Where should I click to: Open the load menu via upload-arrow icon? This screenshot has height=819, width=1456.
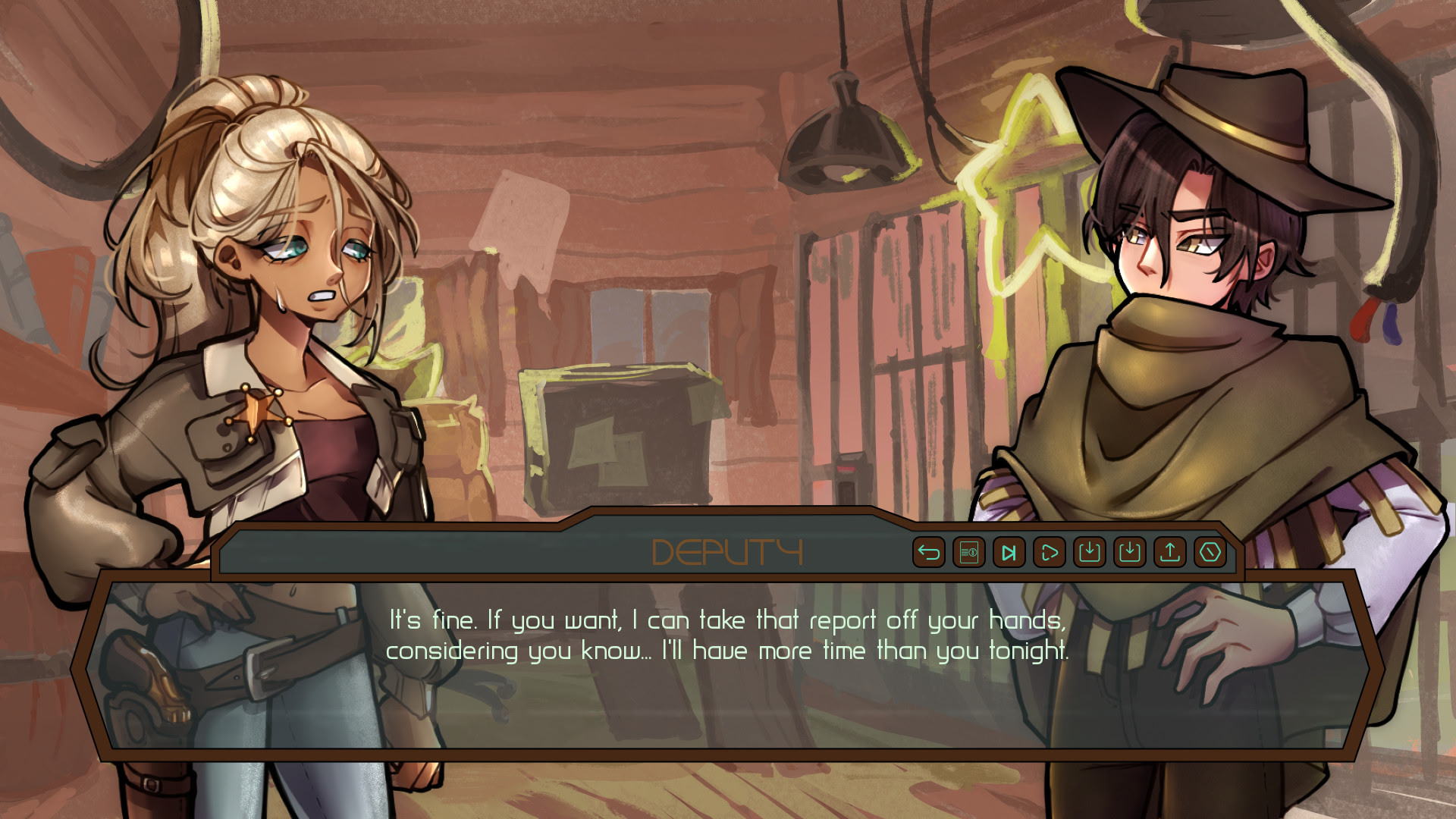click(1169, 552)
